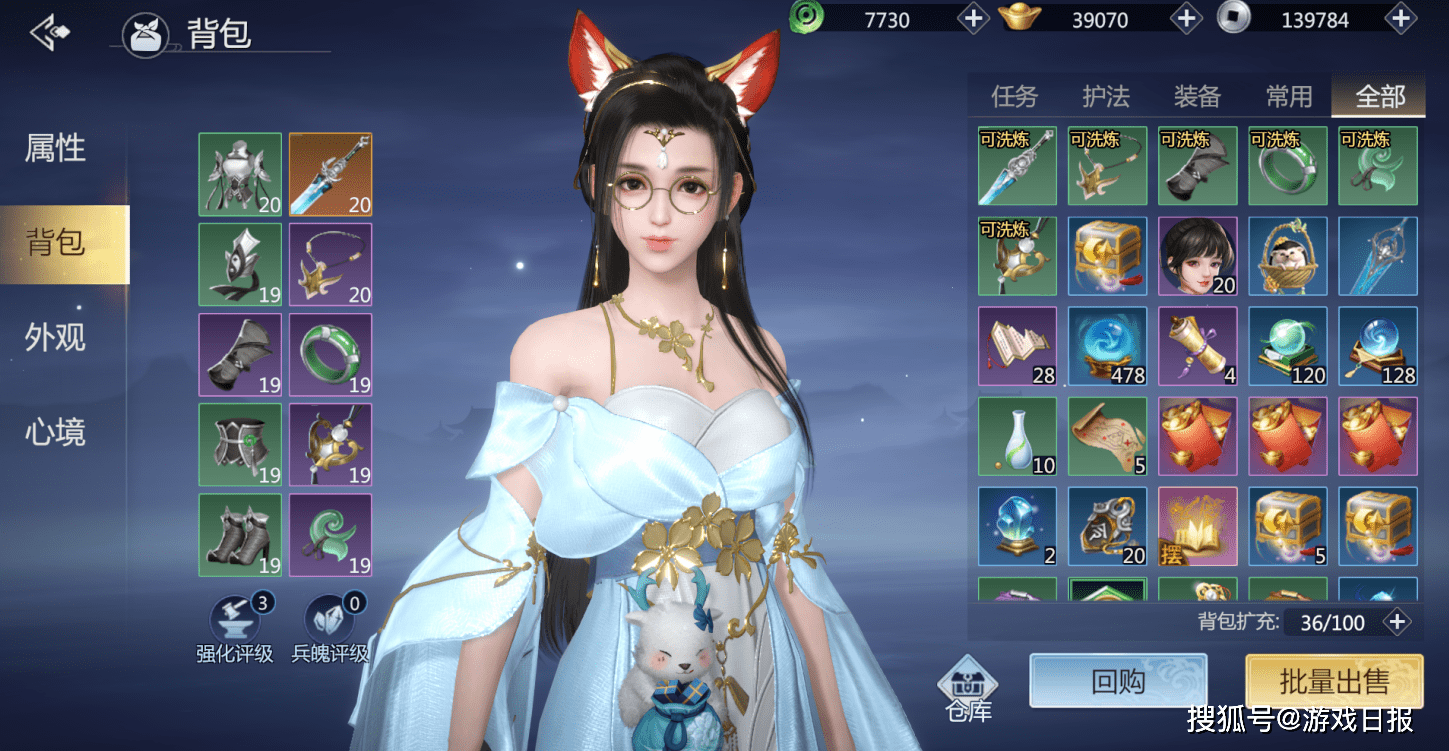1449x751 pixels.
Task: Open the 心境 section
Action: 56,432
